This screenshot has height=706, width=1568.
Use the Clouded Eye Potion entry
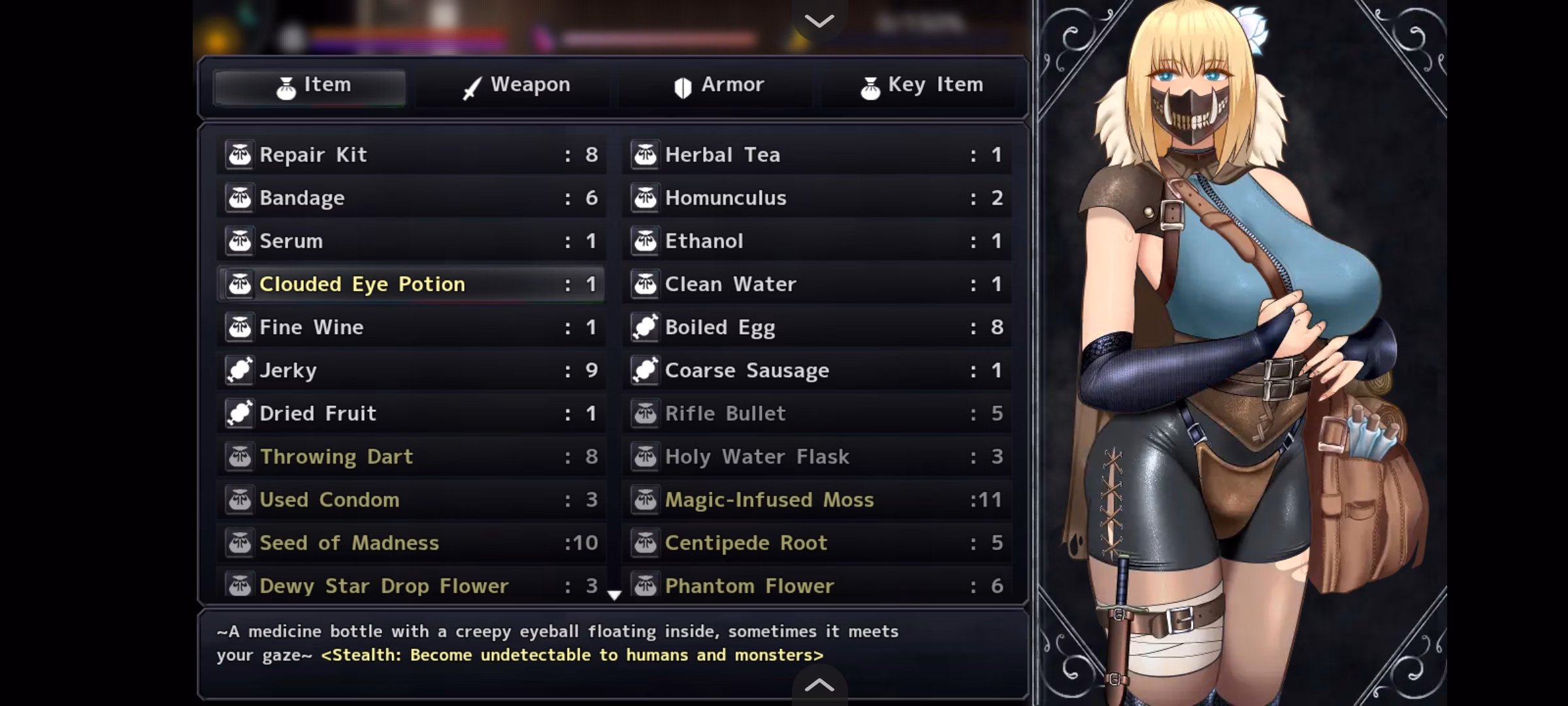click(412, 284)
